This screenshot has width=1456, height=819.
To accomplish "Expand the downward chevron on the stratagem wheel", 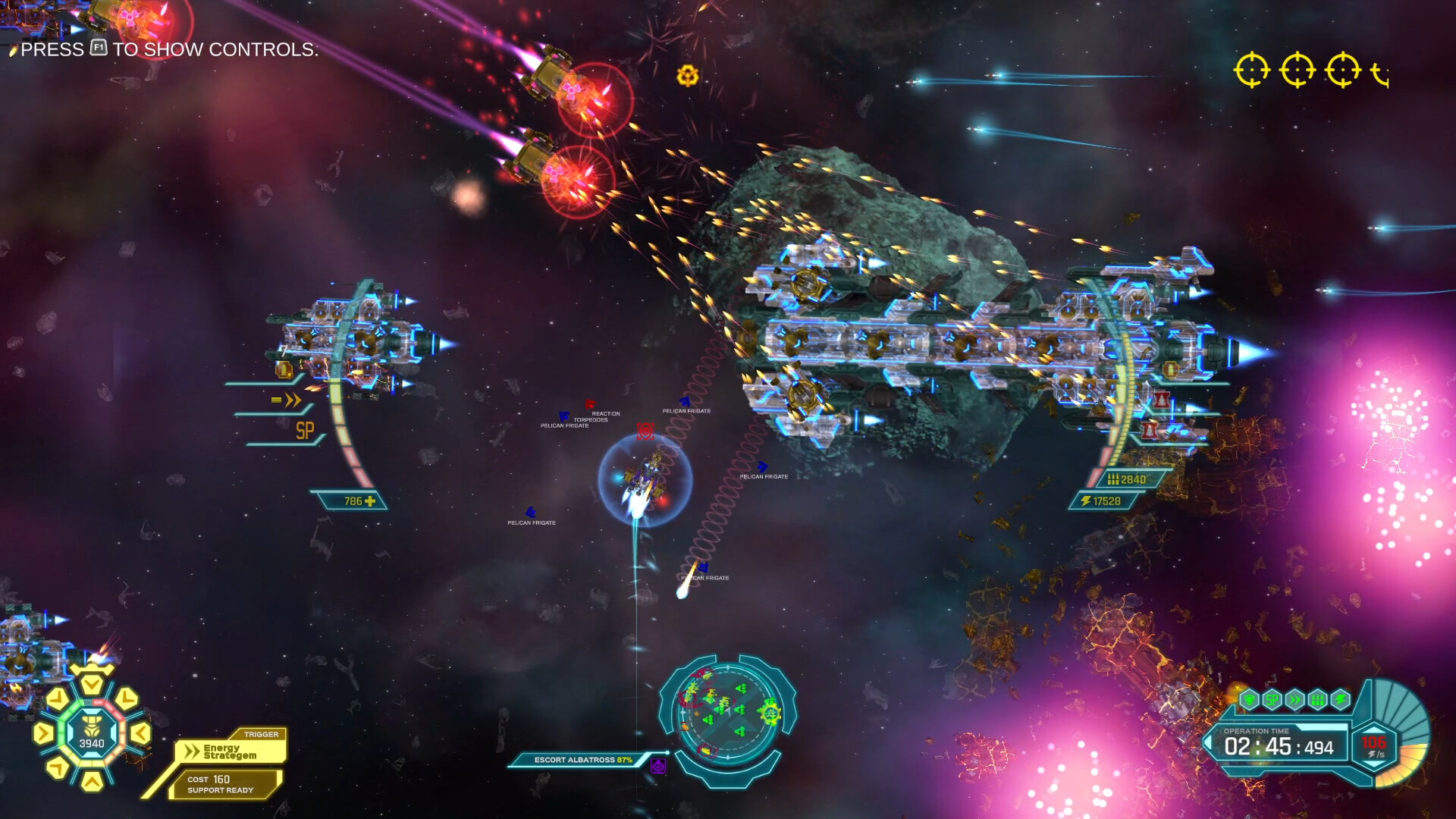I will coord(92,682).
